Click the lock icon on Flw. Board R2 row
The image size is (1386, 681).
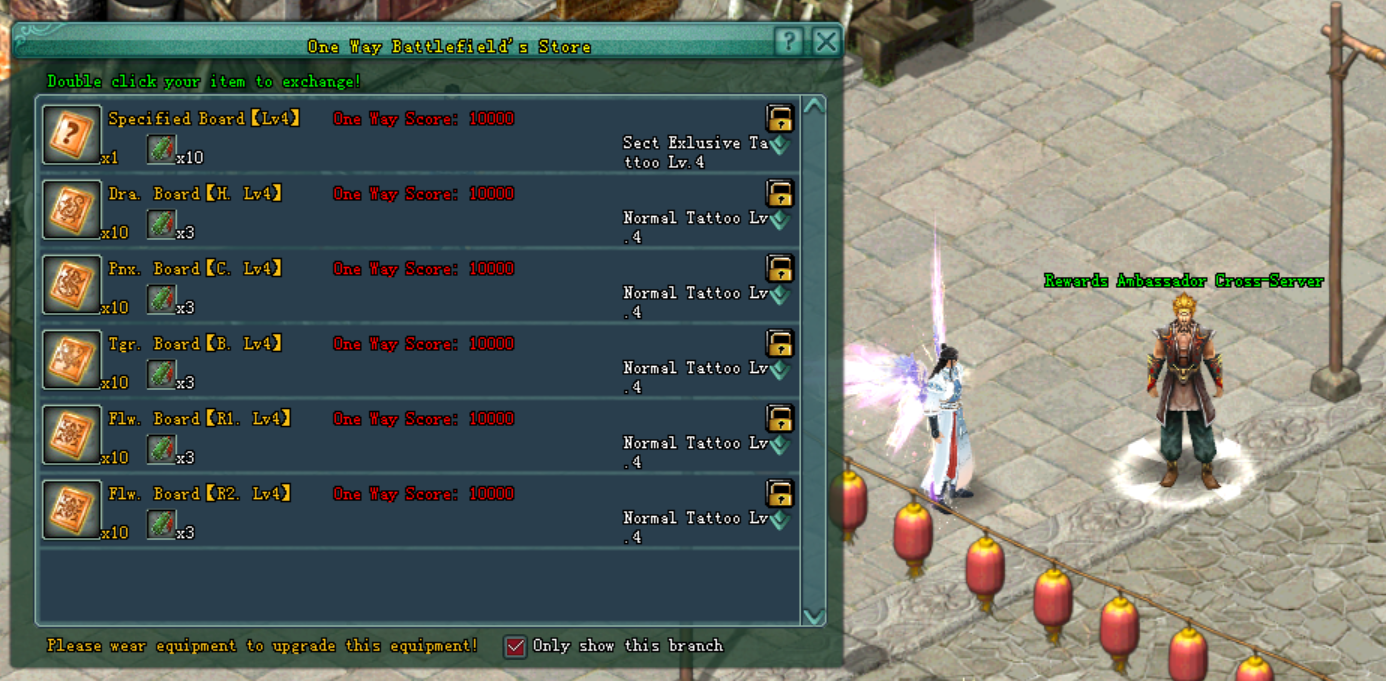779,493
